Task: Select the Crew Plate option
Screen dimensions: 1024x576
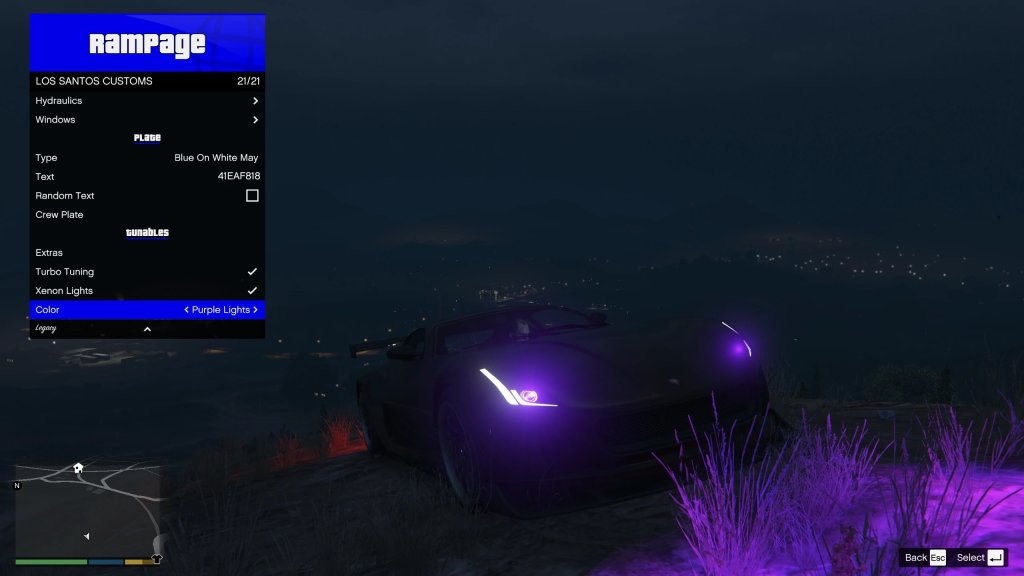Action: 147,215
